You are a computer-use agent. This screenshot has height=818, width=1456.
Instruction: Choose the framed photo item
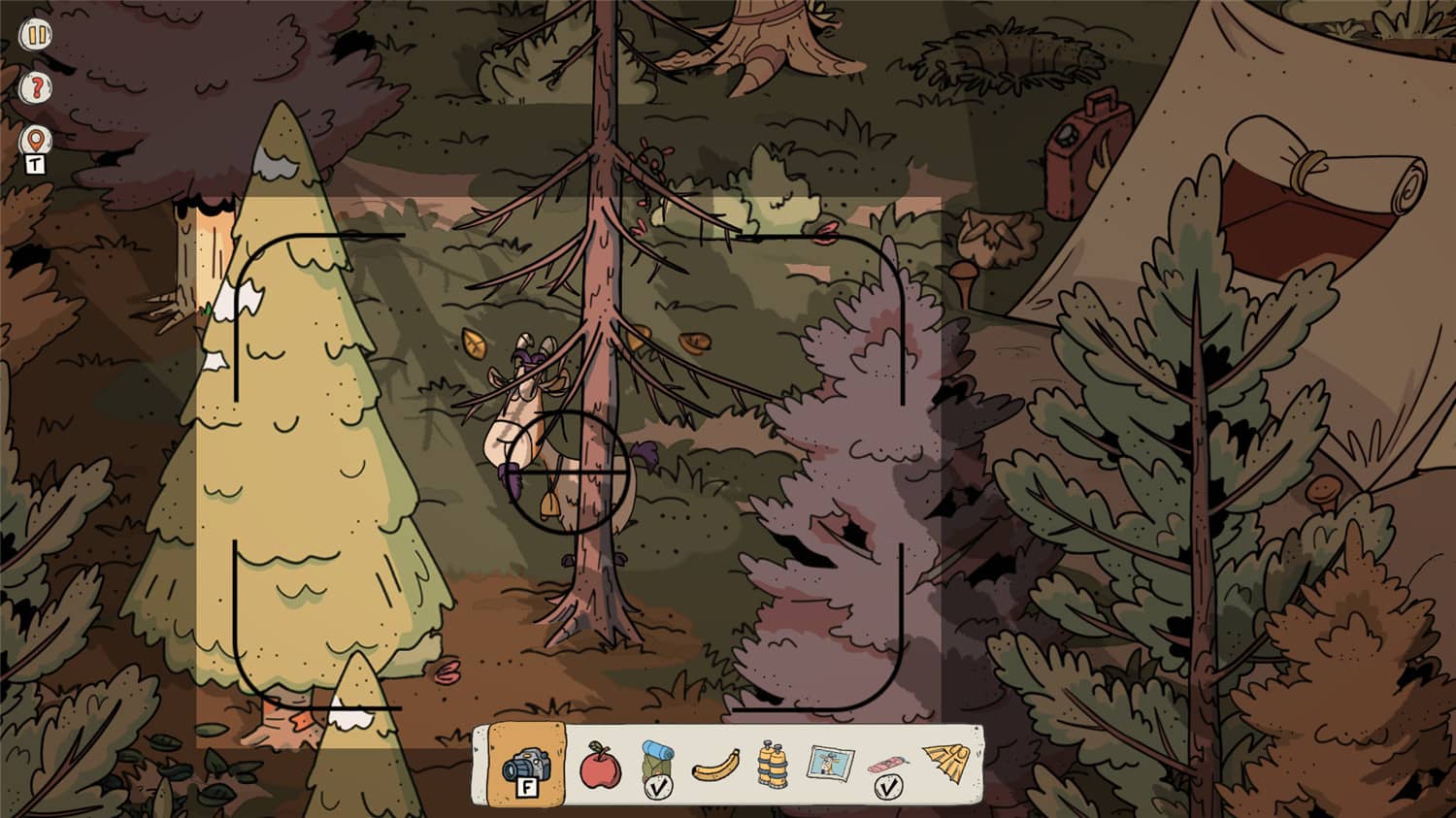coord(830,765)
